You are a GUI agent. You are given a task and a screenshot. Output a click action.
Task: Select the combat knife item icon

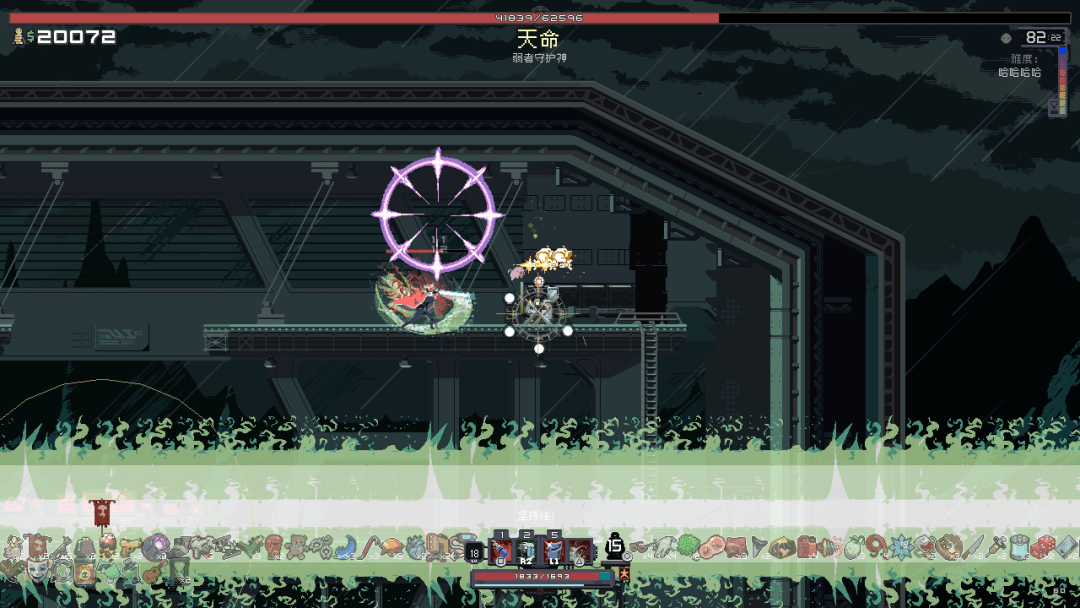[x=972, y=547]
